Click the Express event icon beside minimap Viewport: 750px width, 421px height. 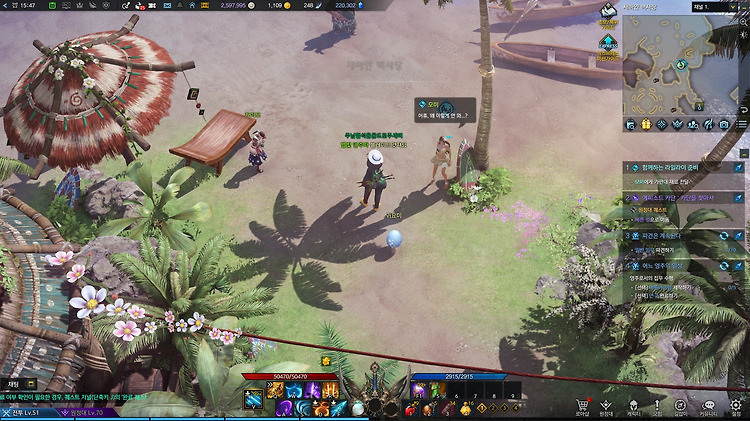tap(607, 43)
